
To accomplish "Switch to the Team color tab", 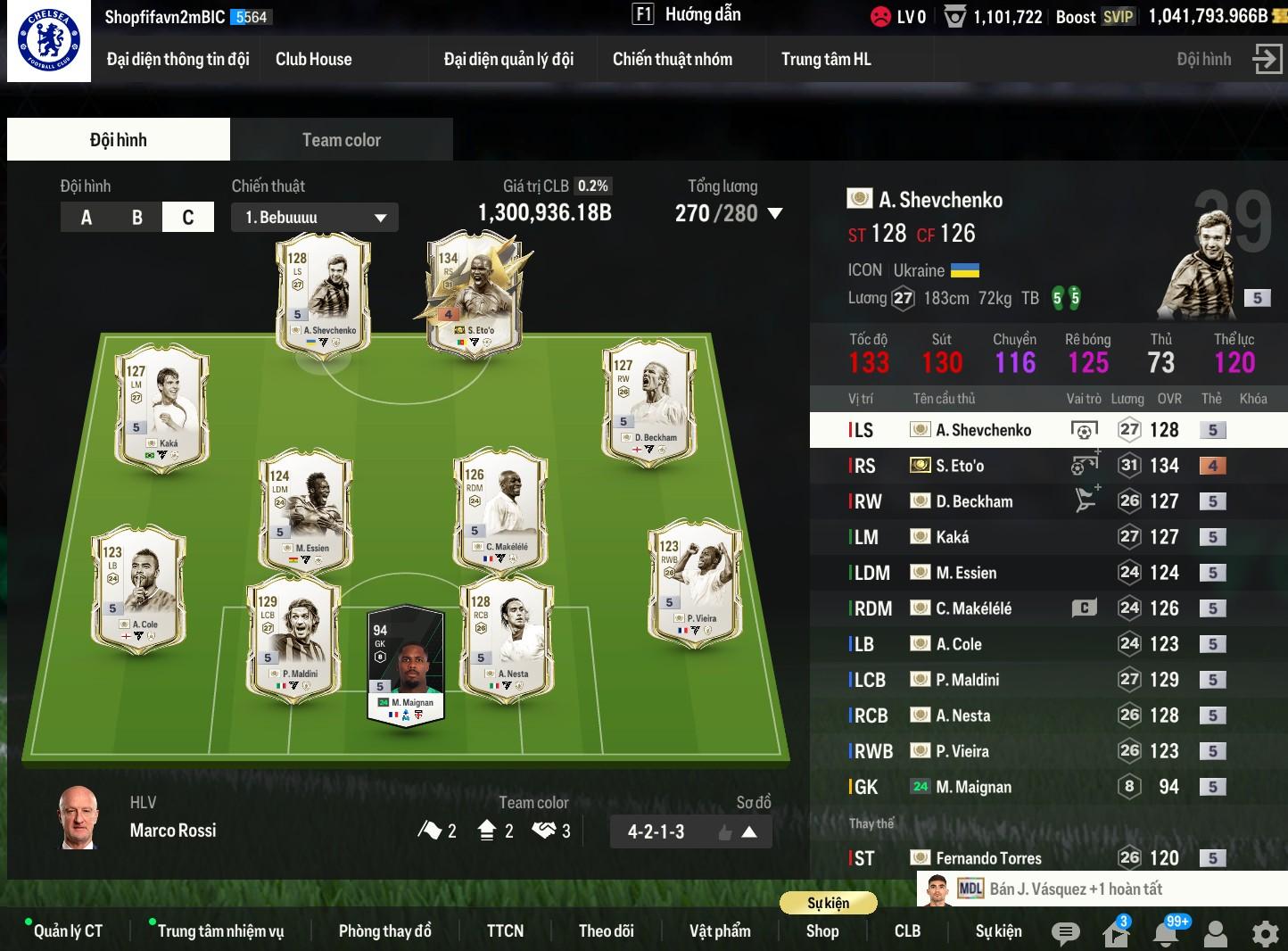I will click(341, 140).
